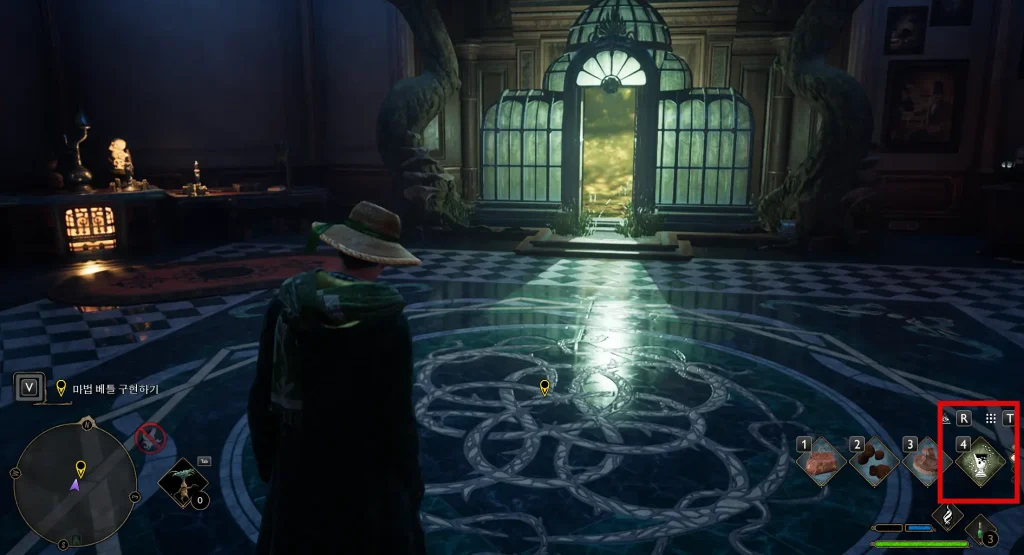Select the raw meat item in slot 1

pyautogui.click(x=822, y=463)
